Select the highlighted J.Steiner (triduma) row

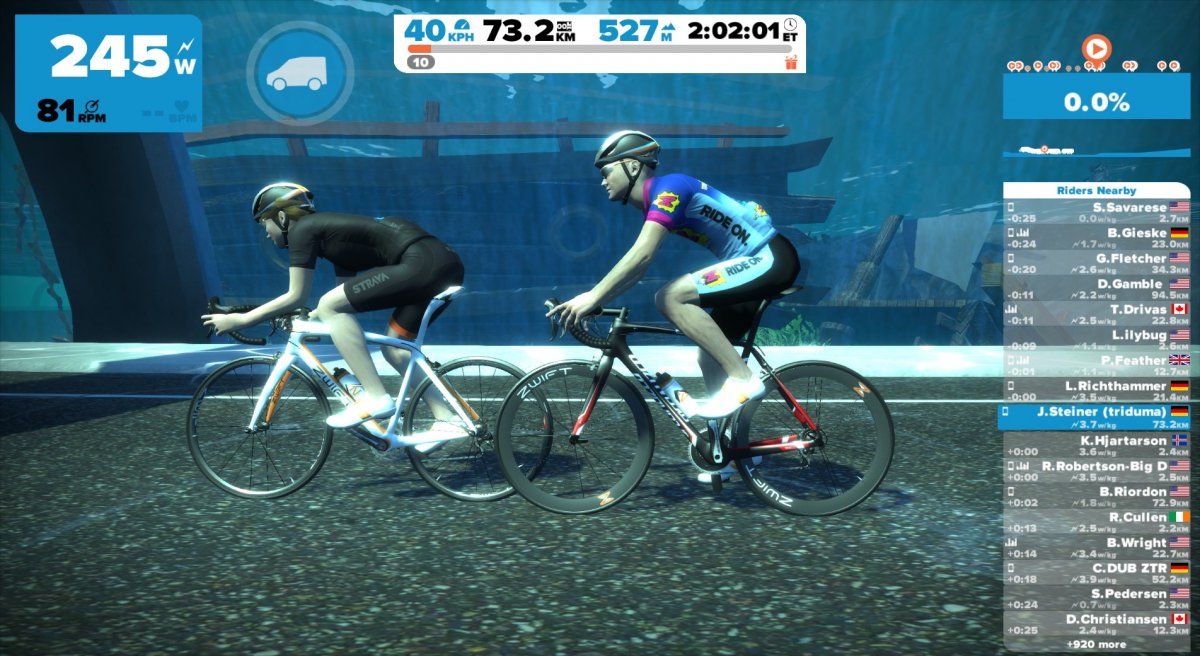coord(1096,417)
